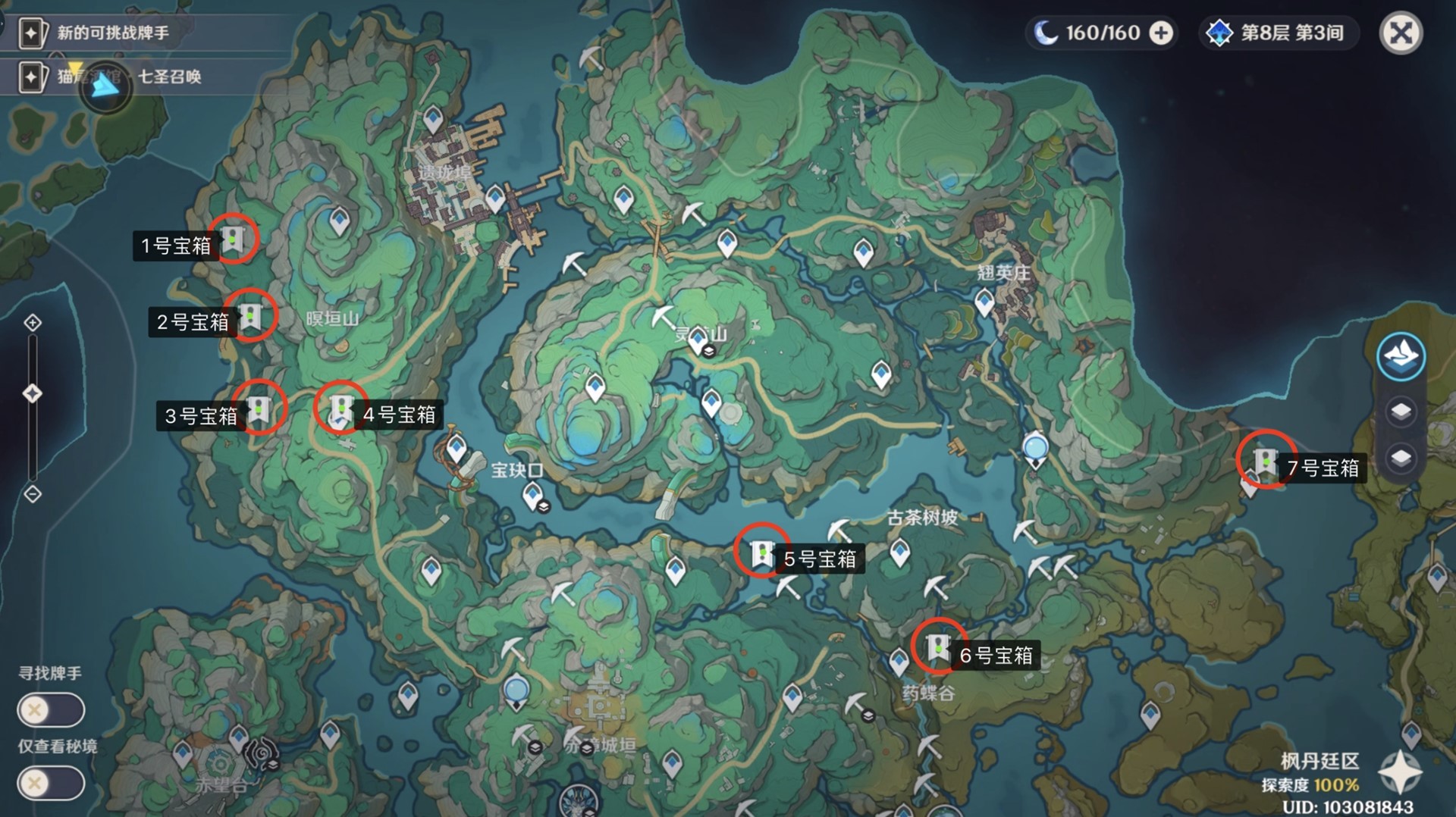Open the region switcher mountain icon
Screen dimensions: 1456x817
click(1400, 355)
